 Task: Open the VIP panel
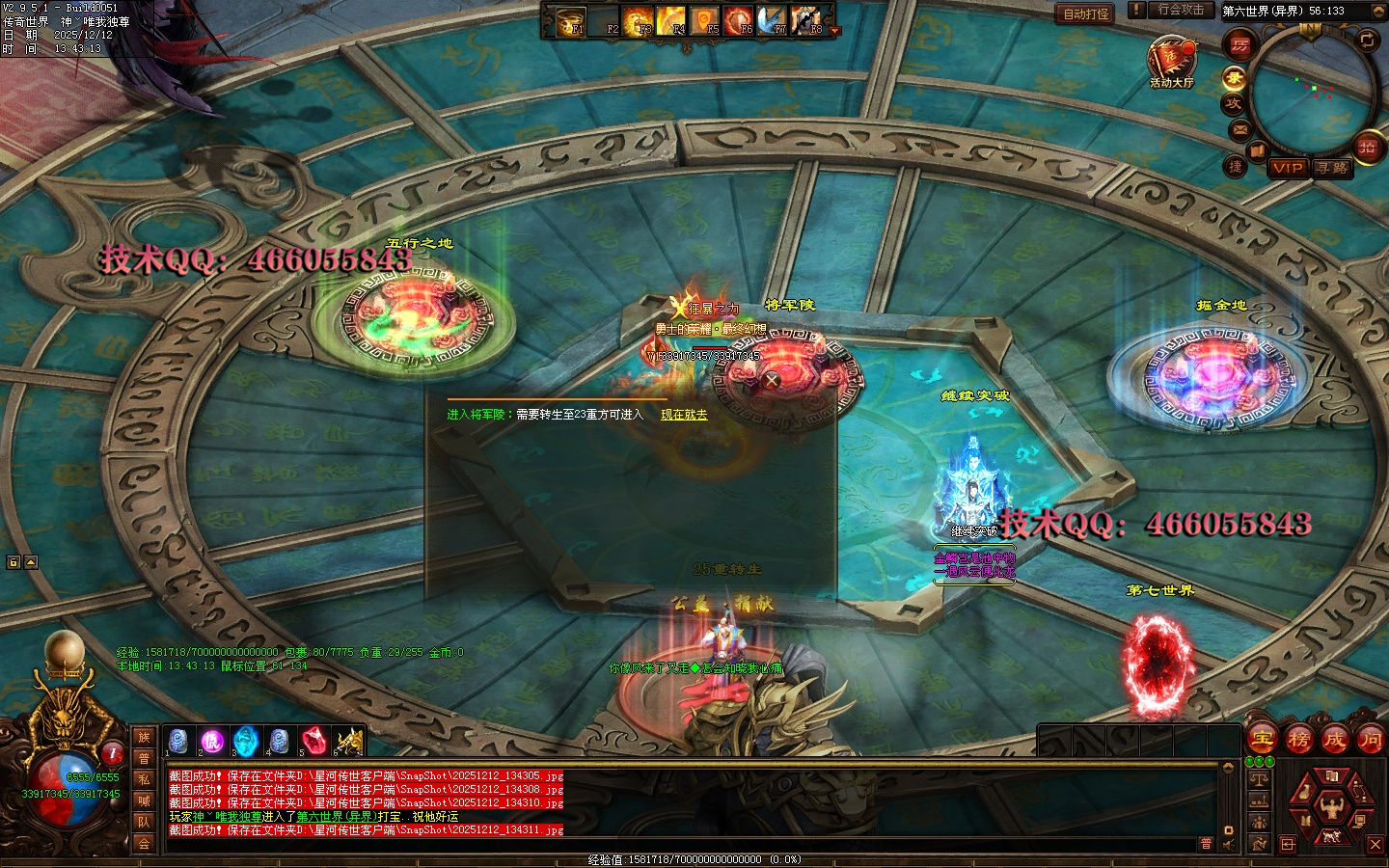point(1288,168)
